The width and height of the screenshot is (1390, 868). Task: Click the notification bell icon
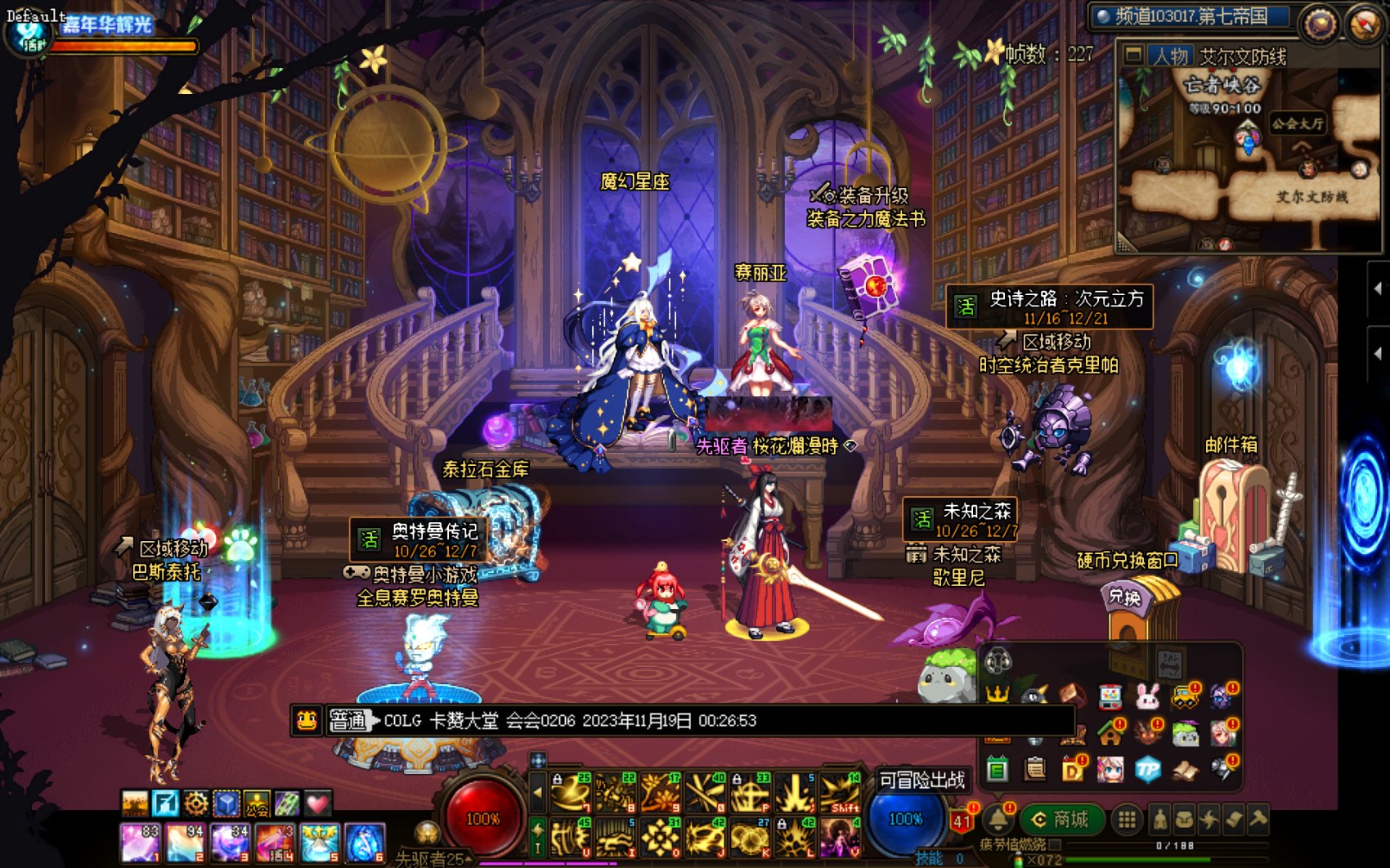[x=998, y=818]
